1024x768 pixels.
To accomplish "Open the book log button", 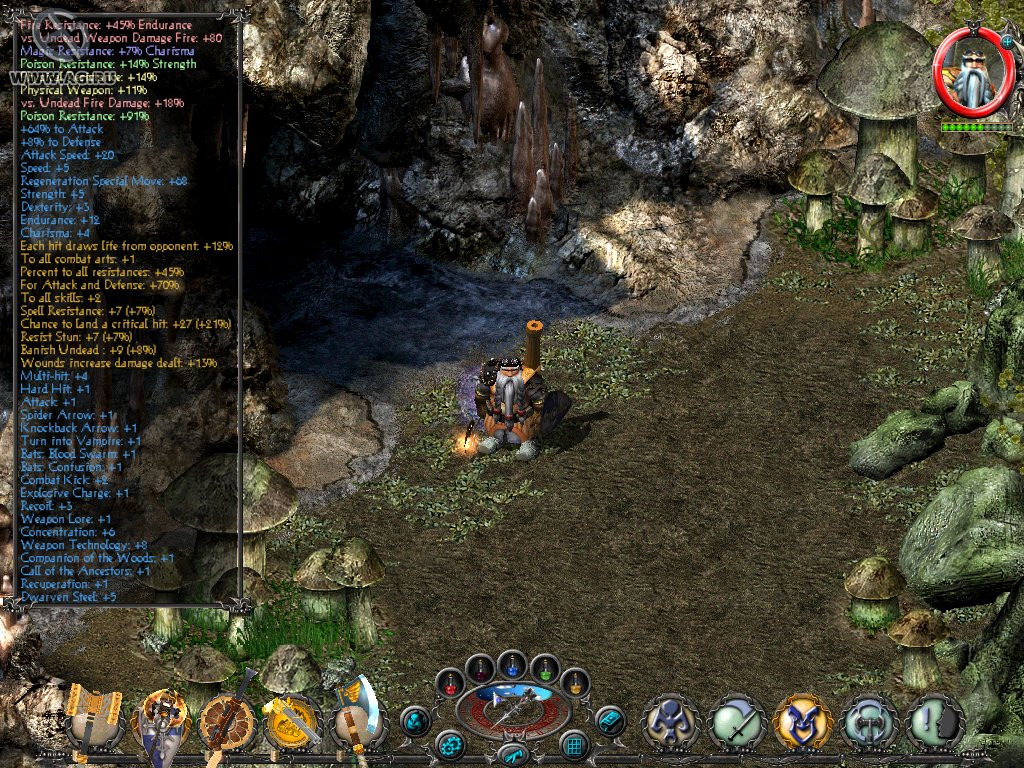I will coord(609,720).
